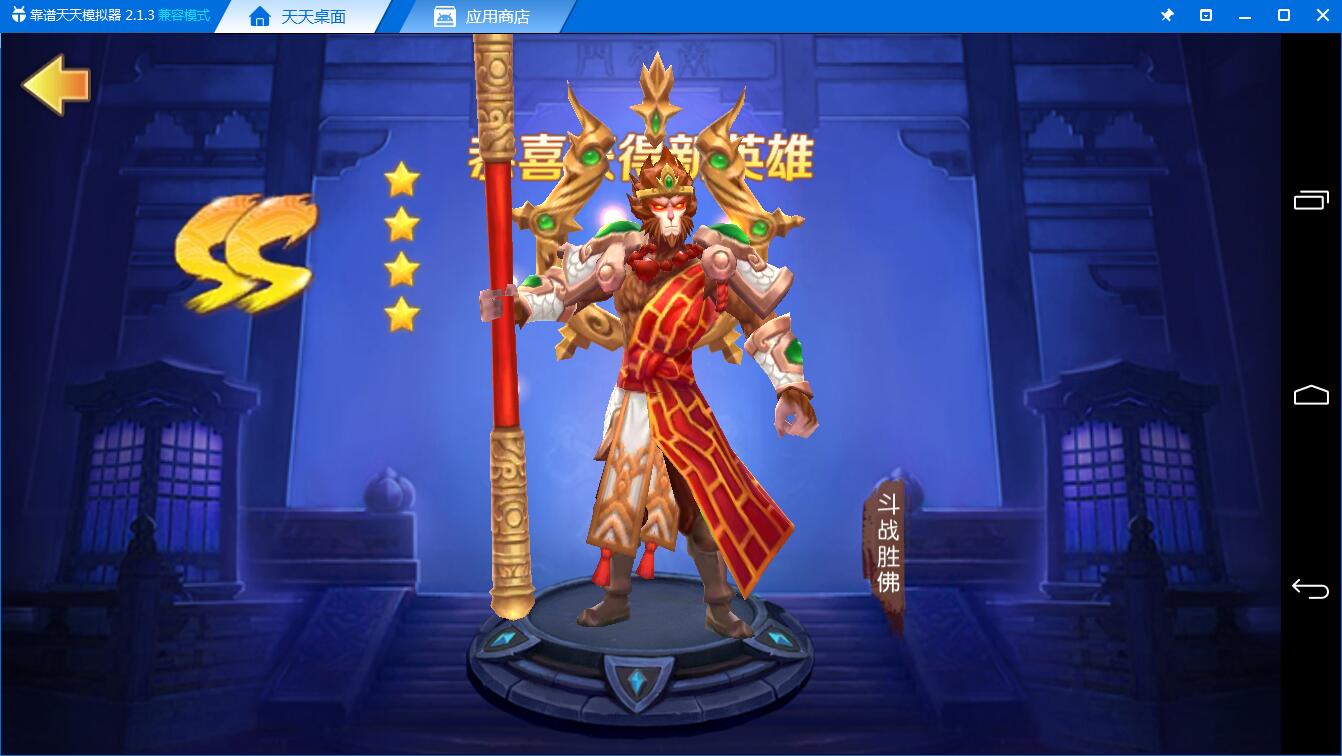Viewport: 1342px width, 756px height.
Task: Open the emulator options dropdown
Action: (1206, 15)
